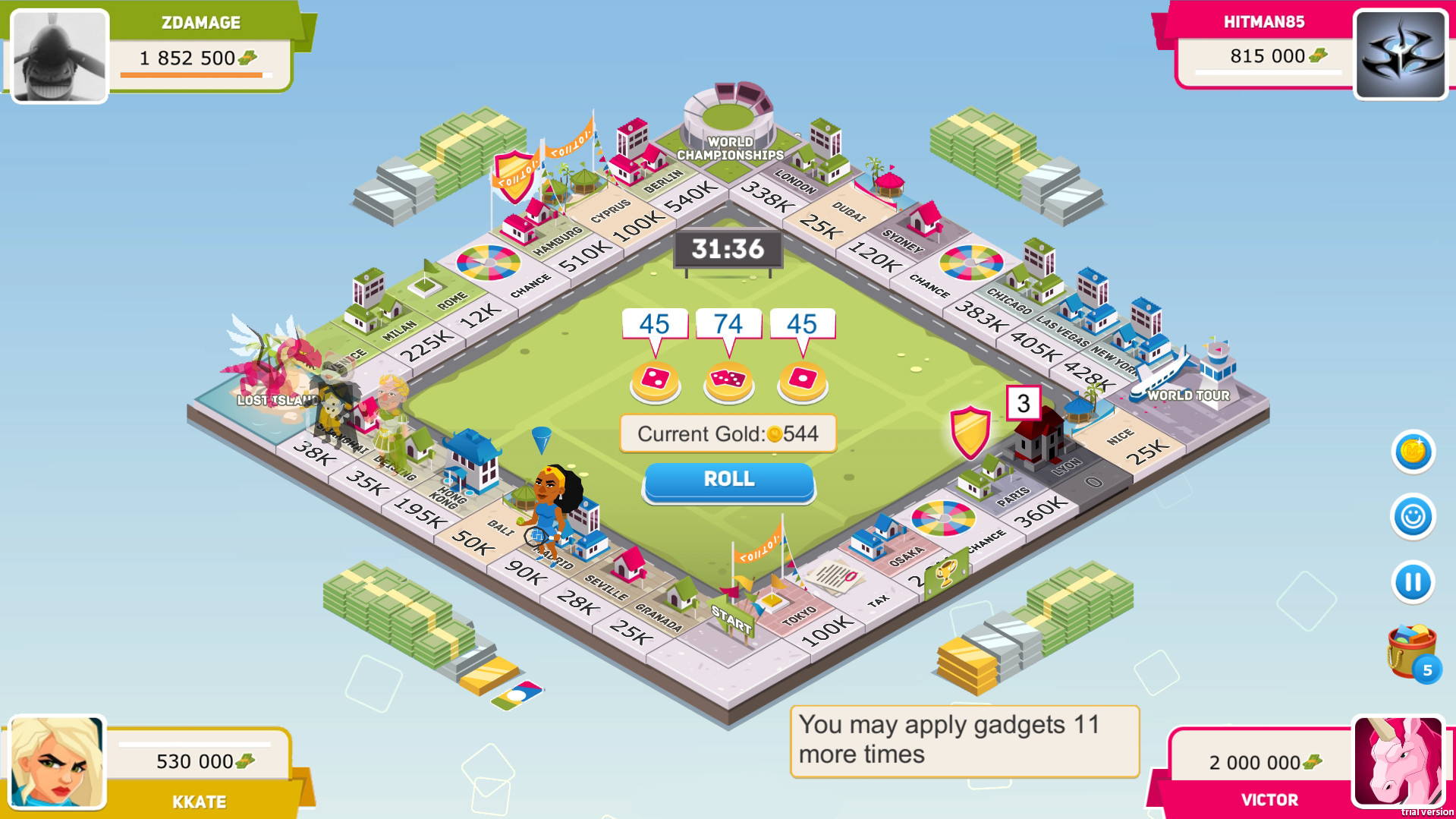Click KKATE's avatar portrait

click(57, 760)
